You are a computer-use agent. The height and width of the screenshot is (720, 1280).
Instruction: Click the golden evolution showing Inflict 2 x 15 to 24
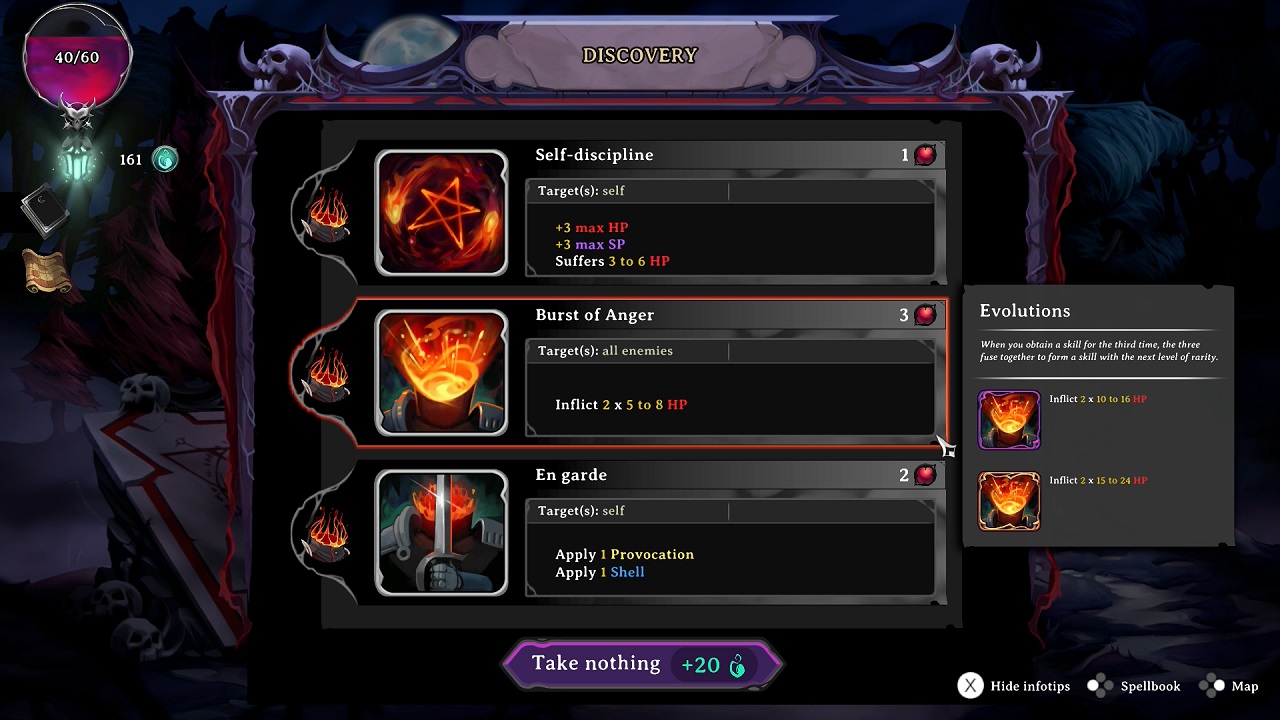(x=1009, y=500)
